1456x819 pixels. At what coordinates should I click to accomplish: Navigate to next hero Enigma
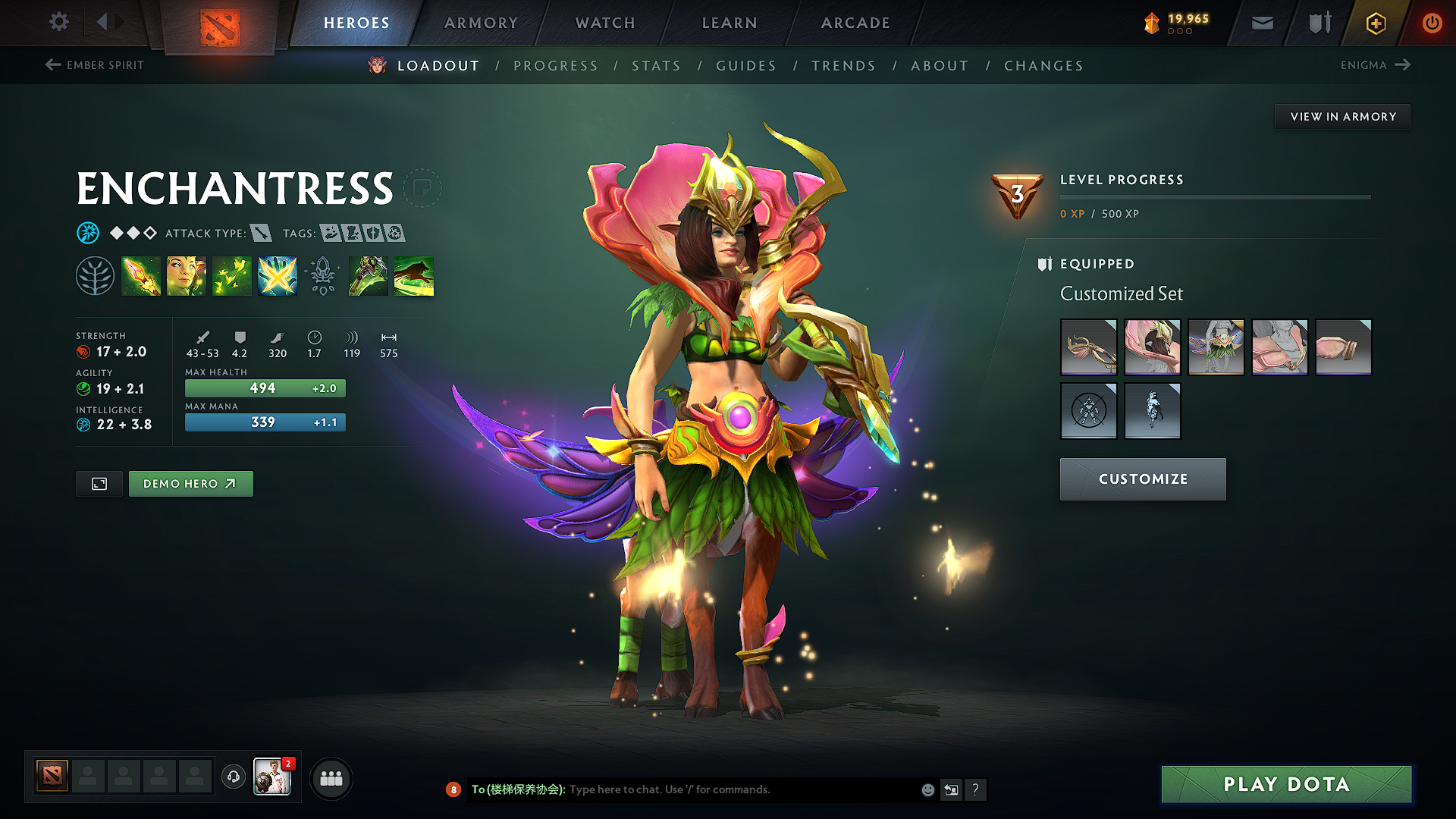[x=1375, y=65]
